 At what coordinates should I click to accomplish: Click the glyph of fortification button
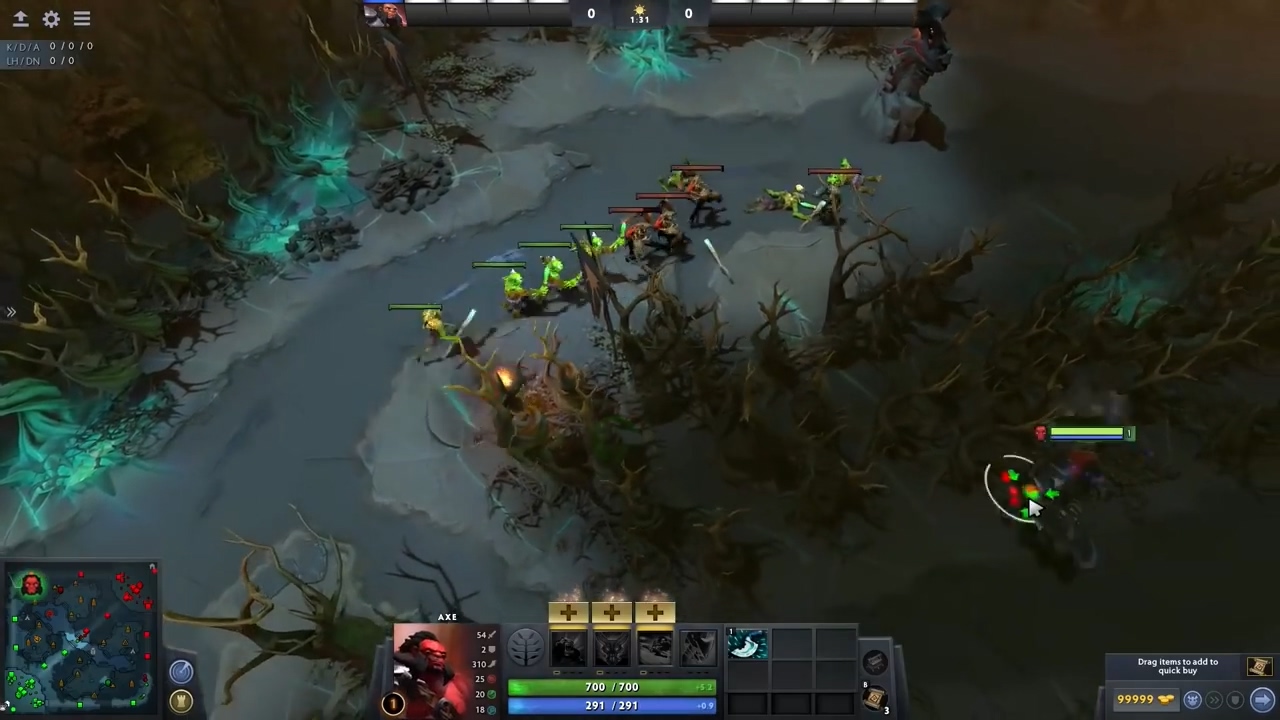tap(181, 700)
